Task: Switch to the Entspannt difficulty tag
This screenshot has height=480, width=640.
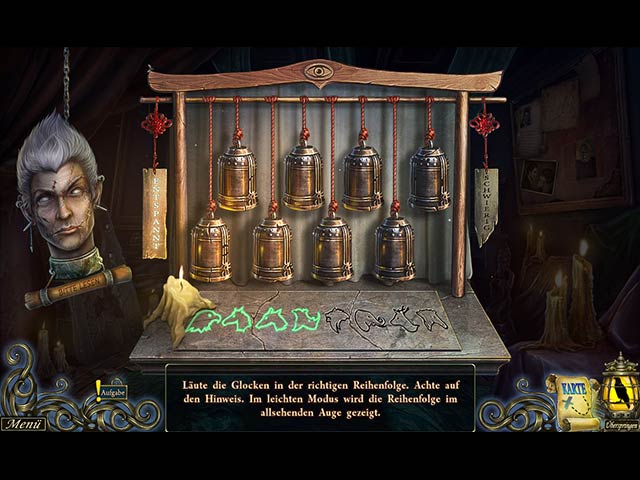Action: (155, 212)
